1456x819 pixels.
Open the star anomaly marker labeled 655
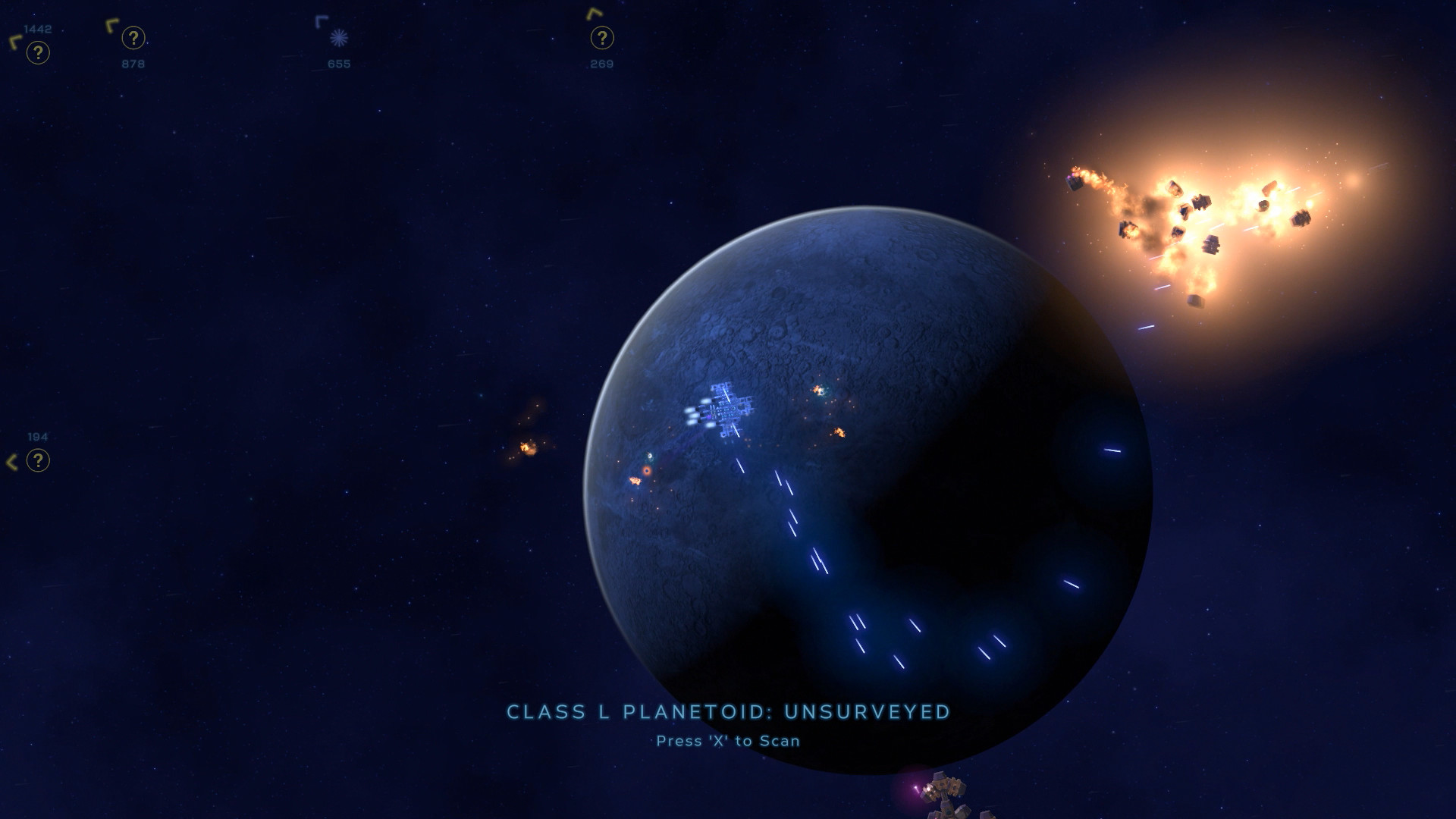coord(338,36)
